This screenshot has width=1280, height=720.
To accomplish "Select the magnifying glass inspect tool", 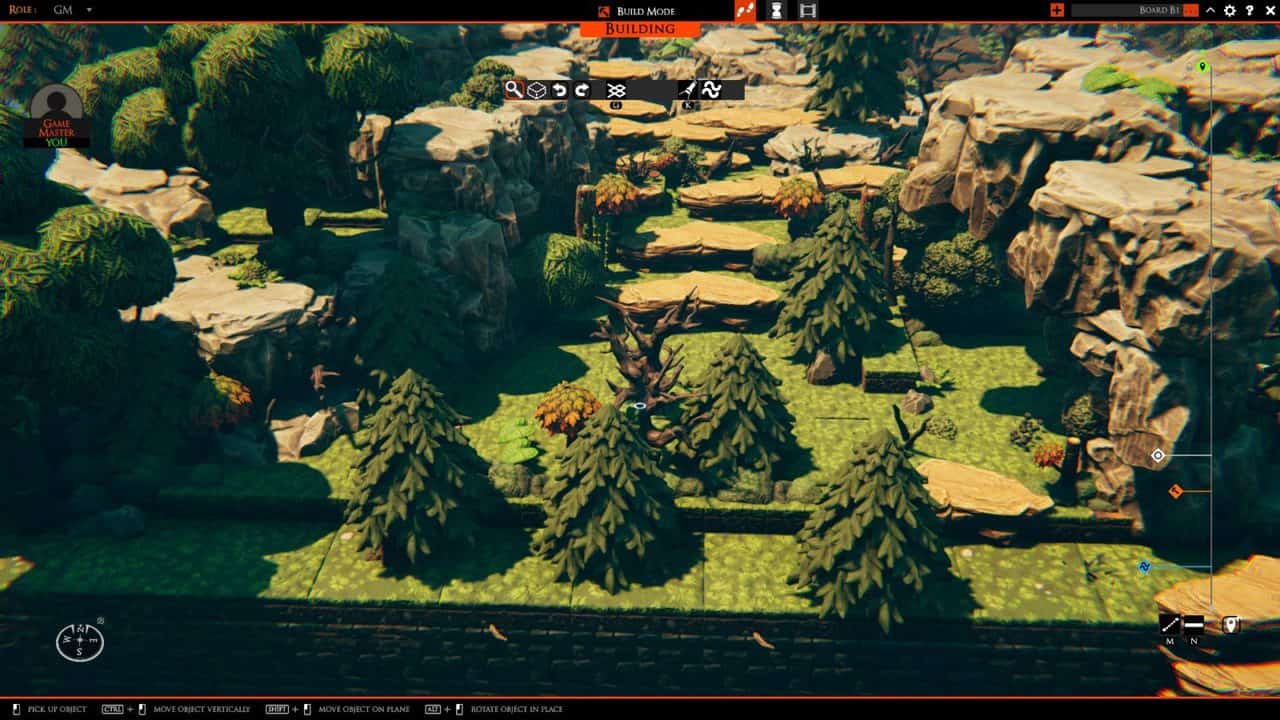I will [513, 89].
